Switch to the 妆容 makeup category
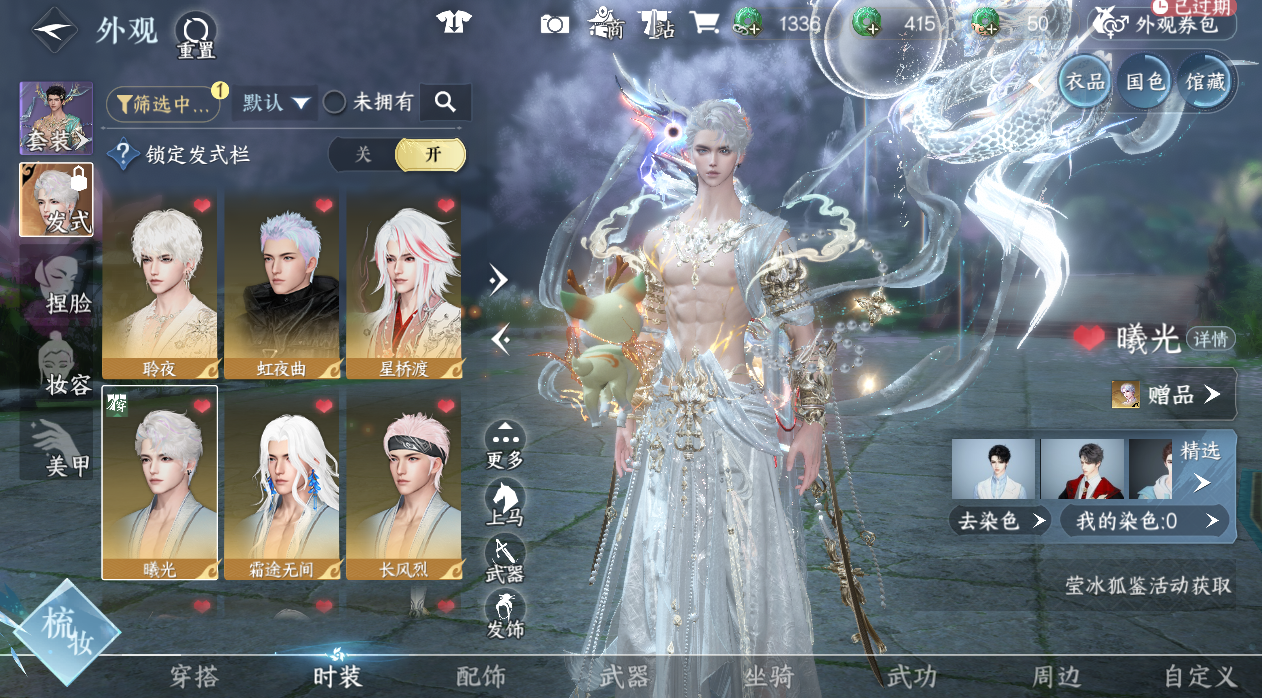The height and width of the screenshot is (698, 1262). coord(62,368)
